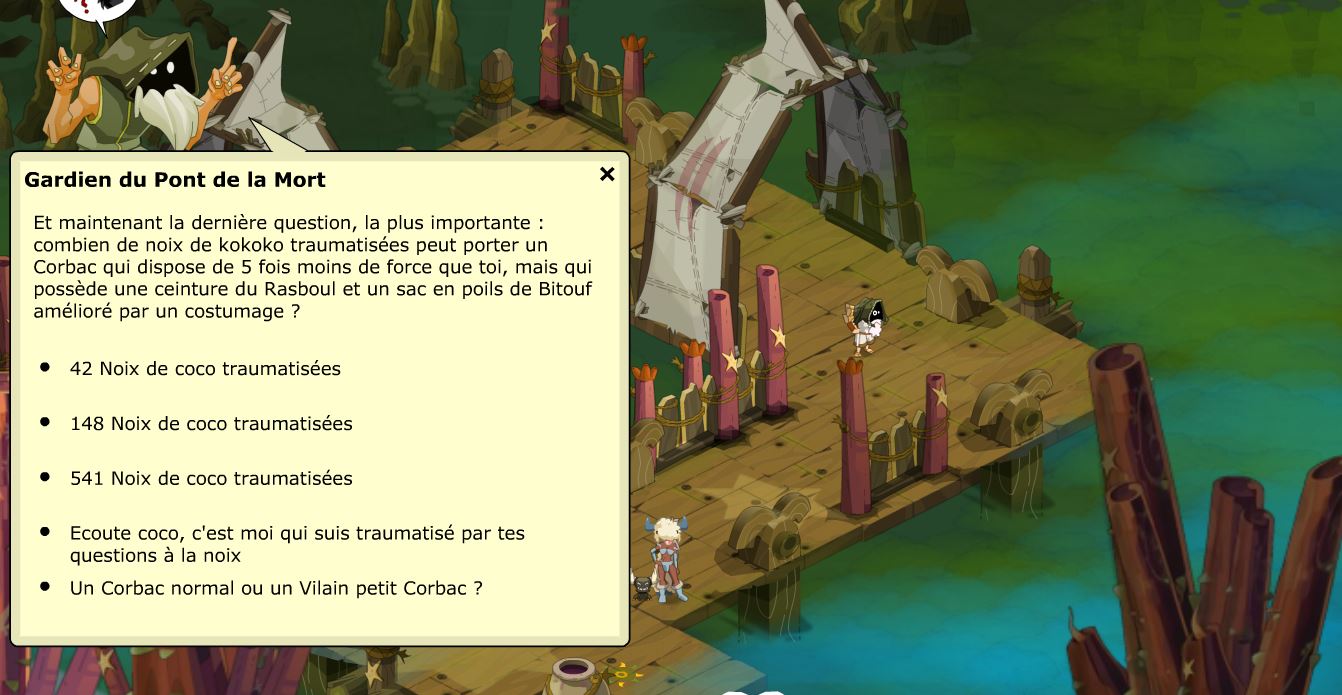Viewport: 1342px width, 695px height.
Task: Choose the "148 Noix de coco" reply
Action: pyautogui.click(x=211, y=424)
